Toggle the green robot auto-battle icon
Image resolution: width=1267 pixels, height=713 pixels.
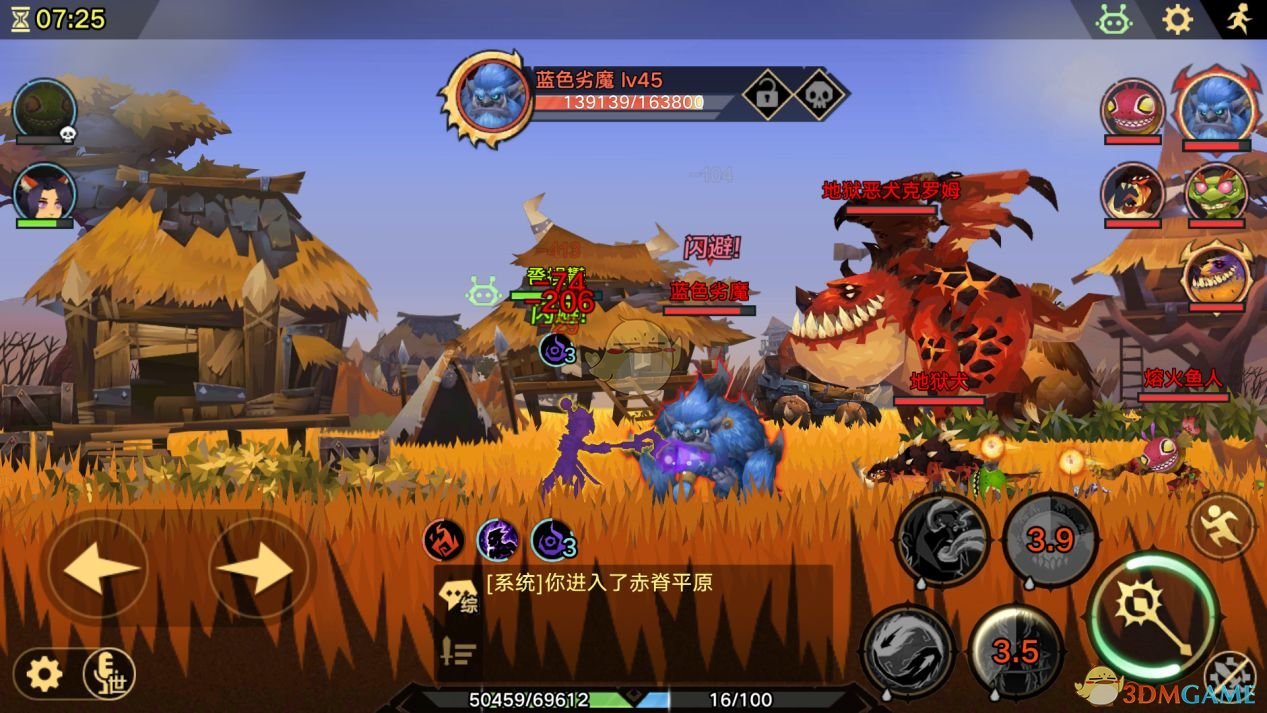pos(1113,19)
